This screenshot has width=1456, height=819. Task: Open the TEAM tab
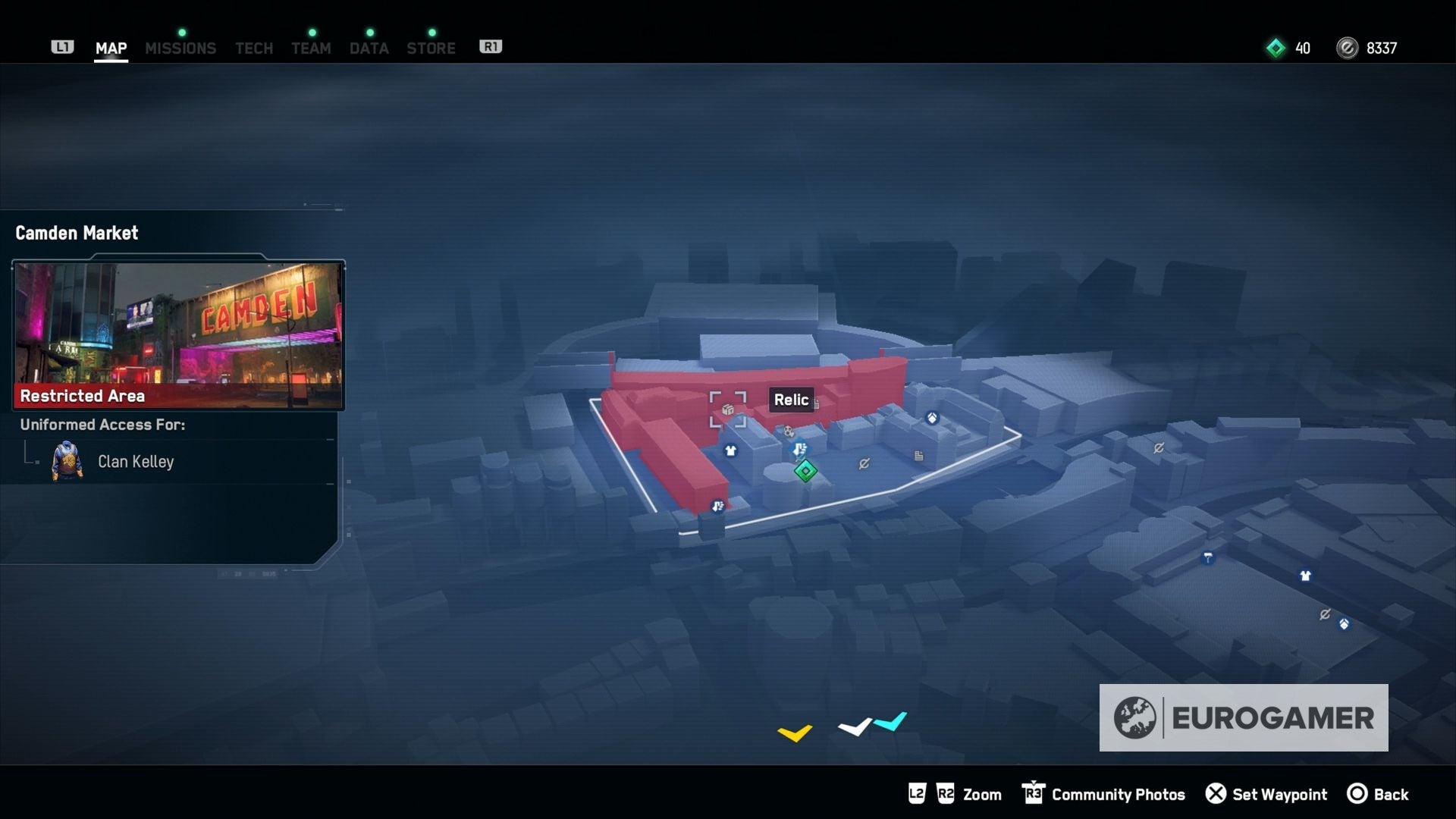click(x=311, y=48)
